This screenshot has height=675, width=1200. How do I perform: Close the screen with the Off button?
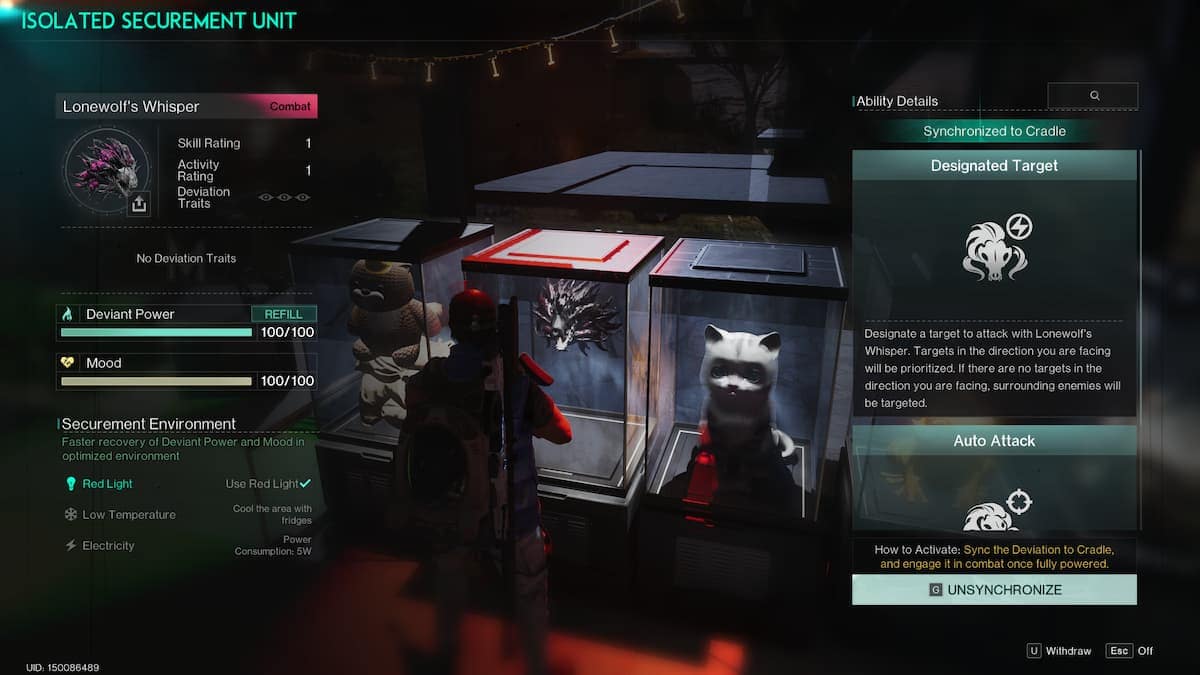tap(1130, 651)
